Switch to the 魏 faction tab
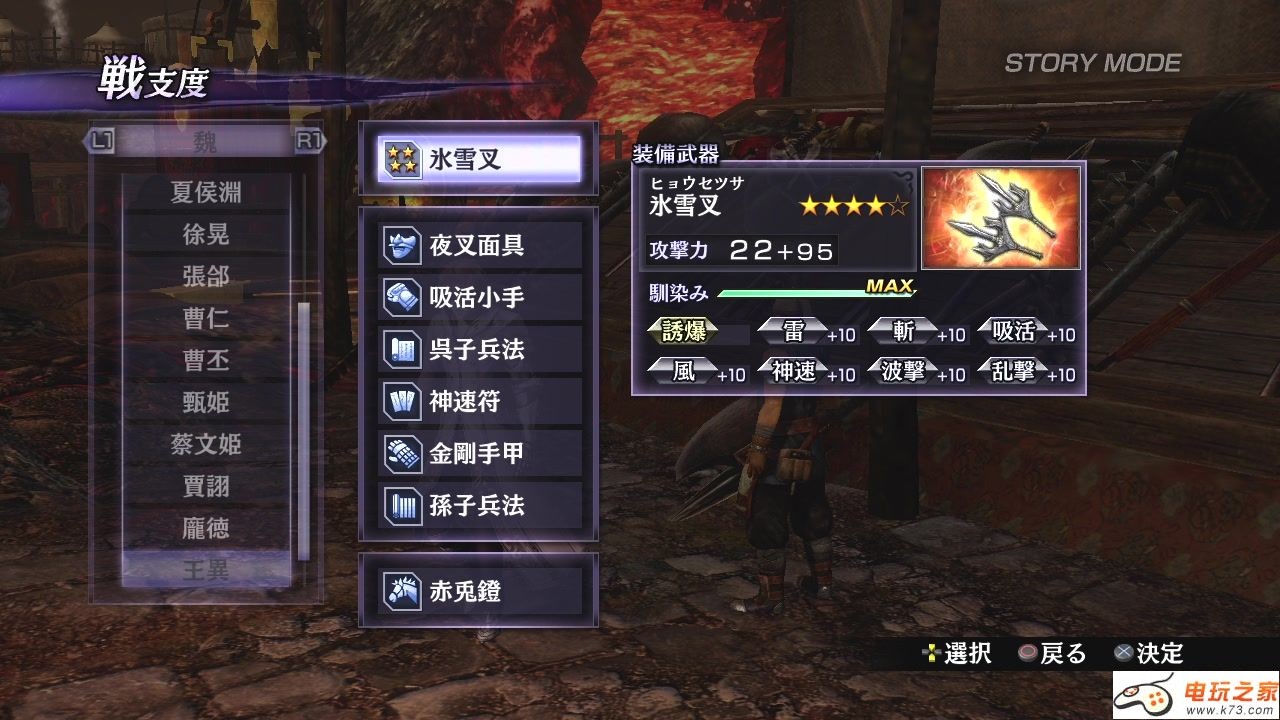Screen dimensions: 1280x720 pos(205,142)
